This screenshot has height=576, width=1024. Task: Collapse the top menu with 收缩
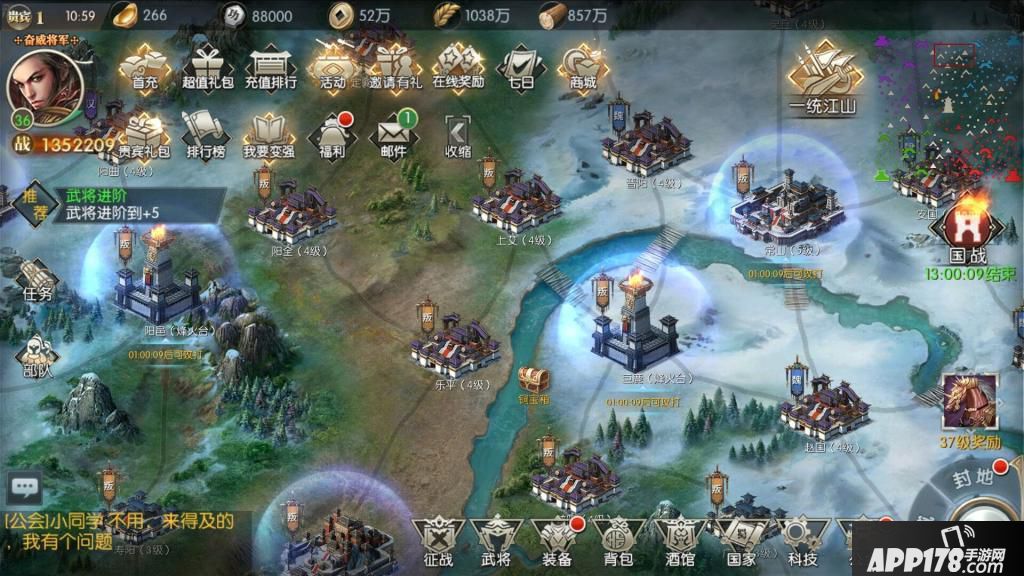coord(458,135)
